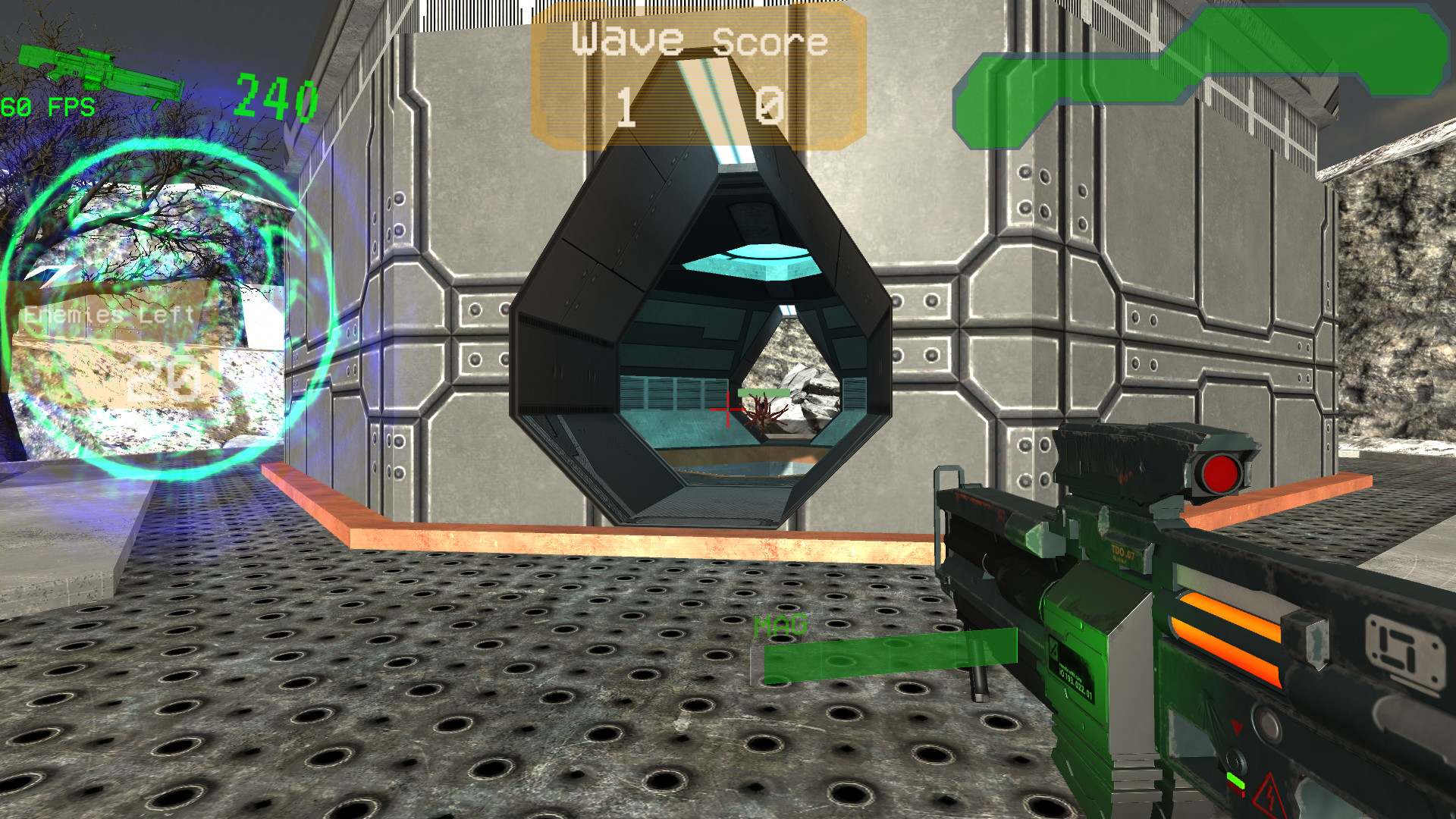This screenshot has height=819, width=1456.
Task: Toggle the green LED ammo light on the rifle
Action: click(1235, 782)
